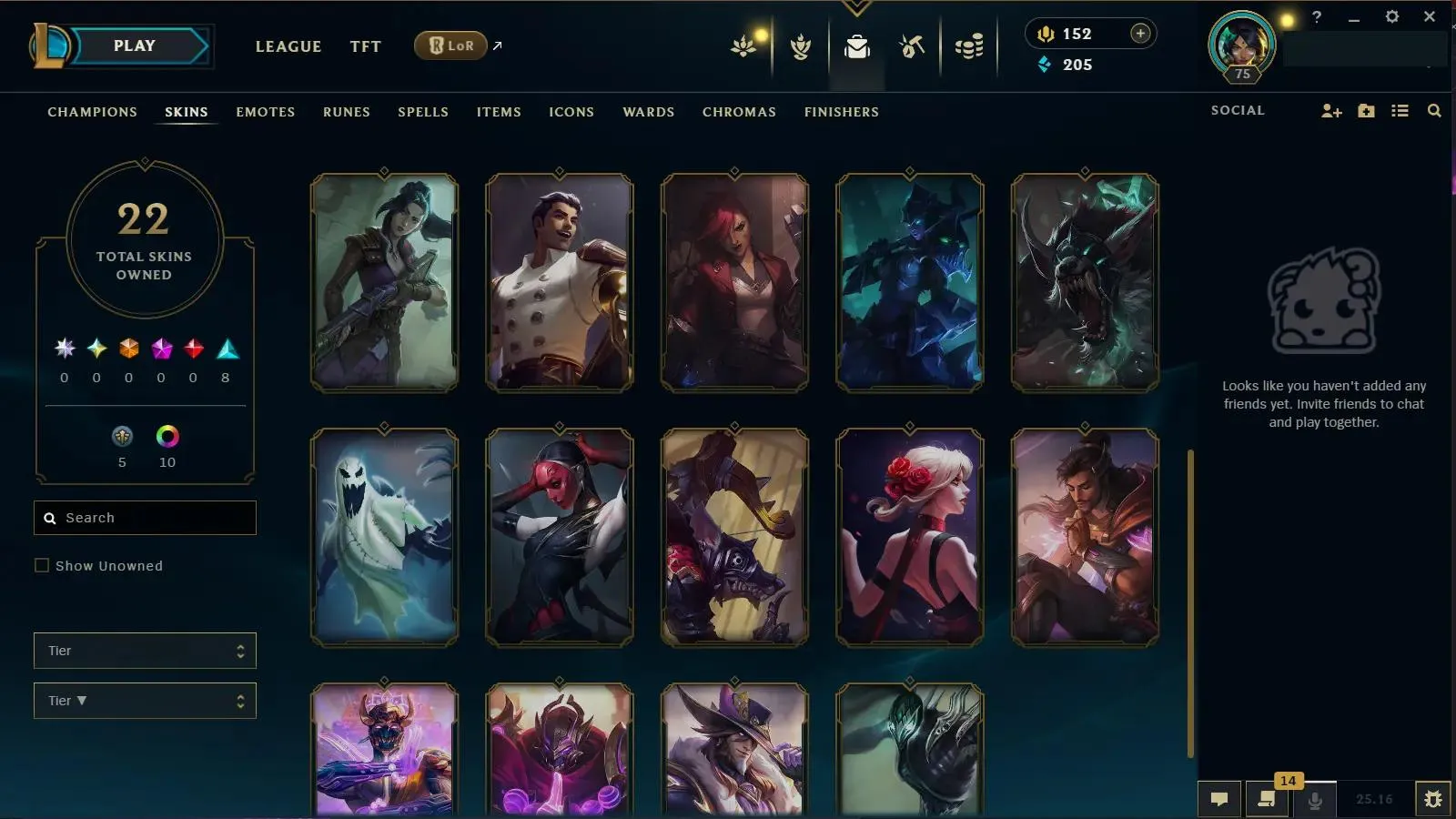Toggle the Show Unowned checkbox
1456x819 pixels.
[x=42, y=565]
